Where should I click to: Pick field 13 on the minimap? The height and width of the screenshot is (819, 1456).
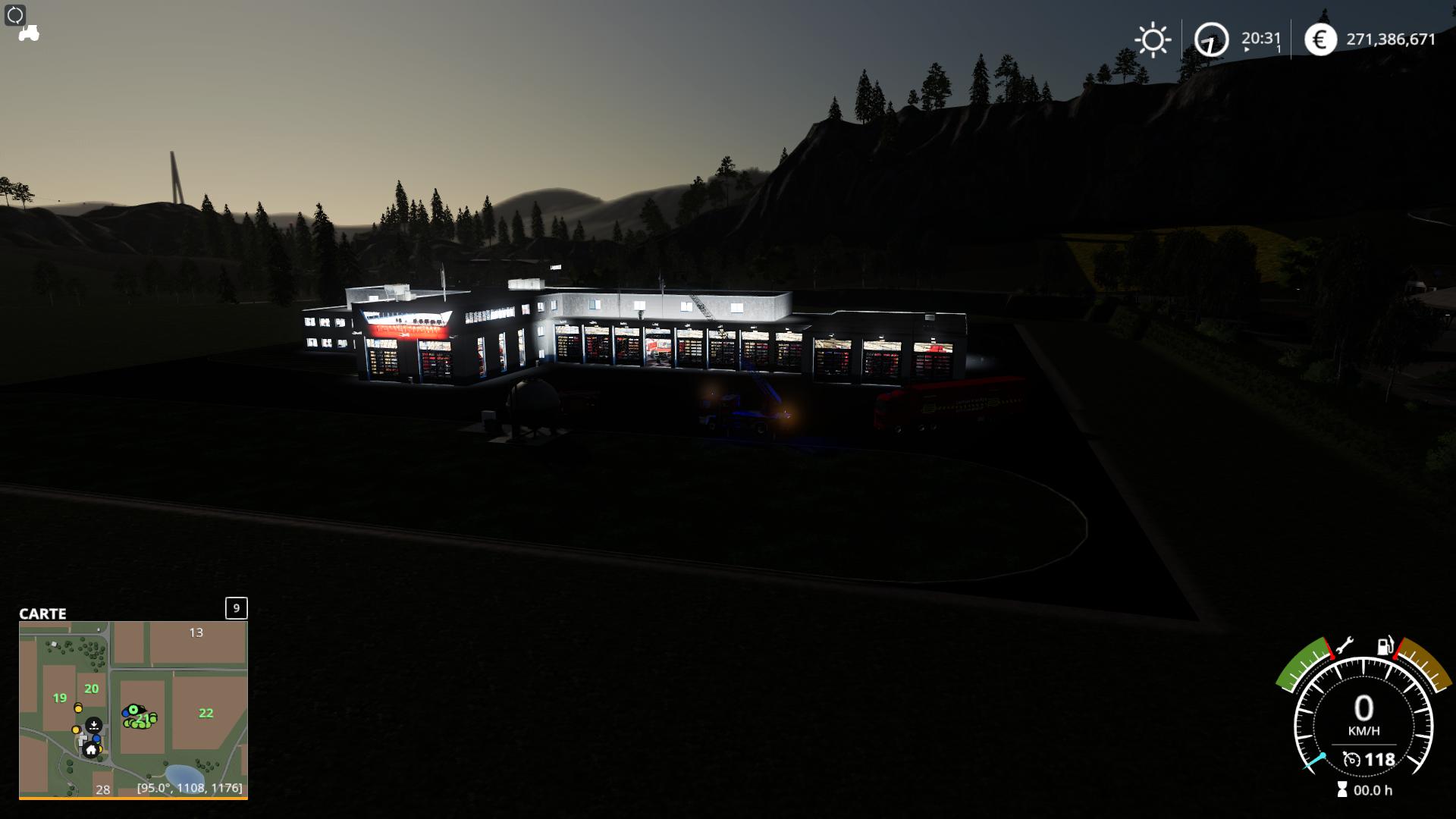tap(196, 632)
